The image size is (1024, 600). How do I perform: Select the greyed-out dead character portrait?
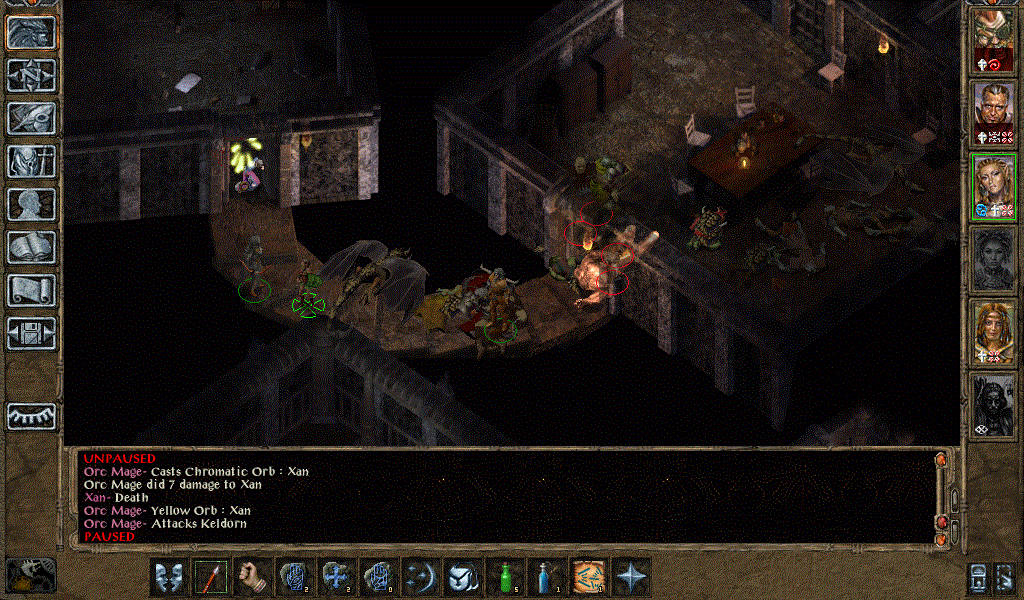994,258
